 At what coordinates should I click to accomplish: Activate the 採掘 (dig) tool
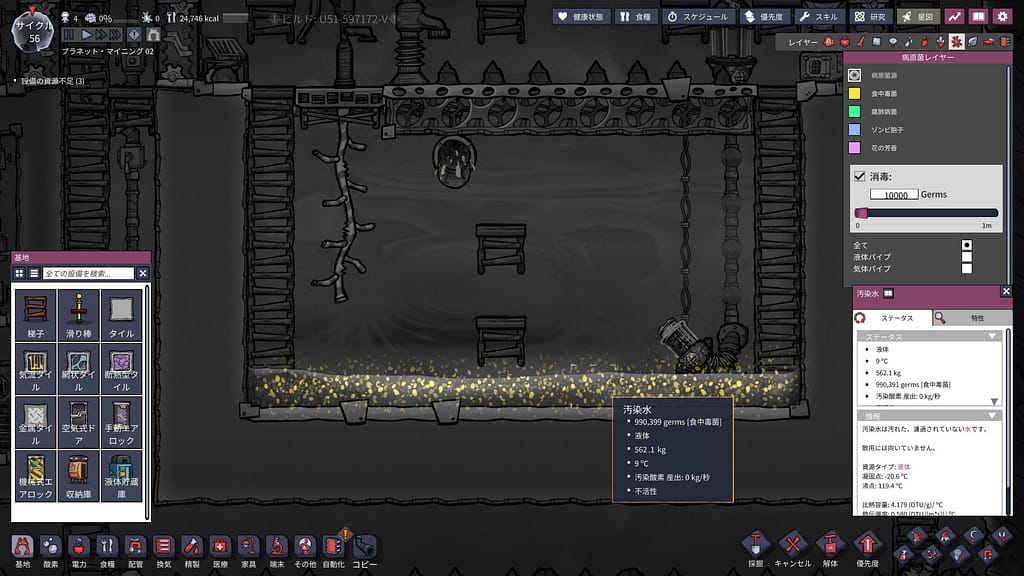tap(756, 546)
